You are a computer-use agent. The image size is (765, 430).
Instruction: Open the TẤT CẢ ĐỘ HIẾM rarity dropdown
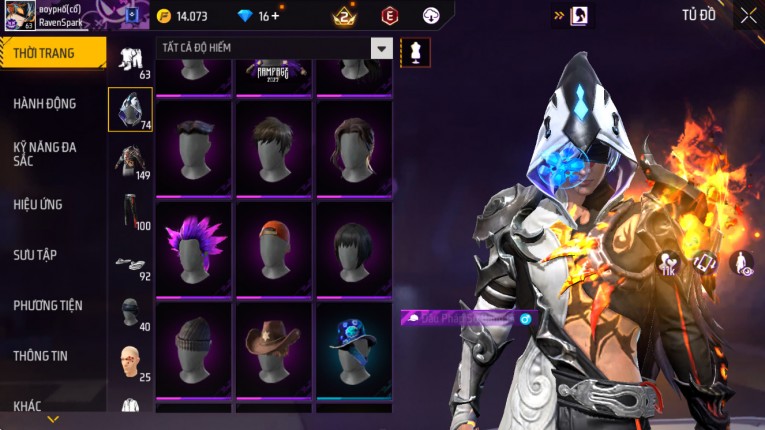[381, 48]
